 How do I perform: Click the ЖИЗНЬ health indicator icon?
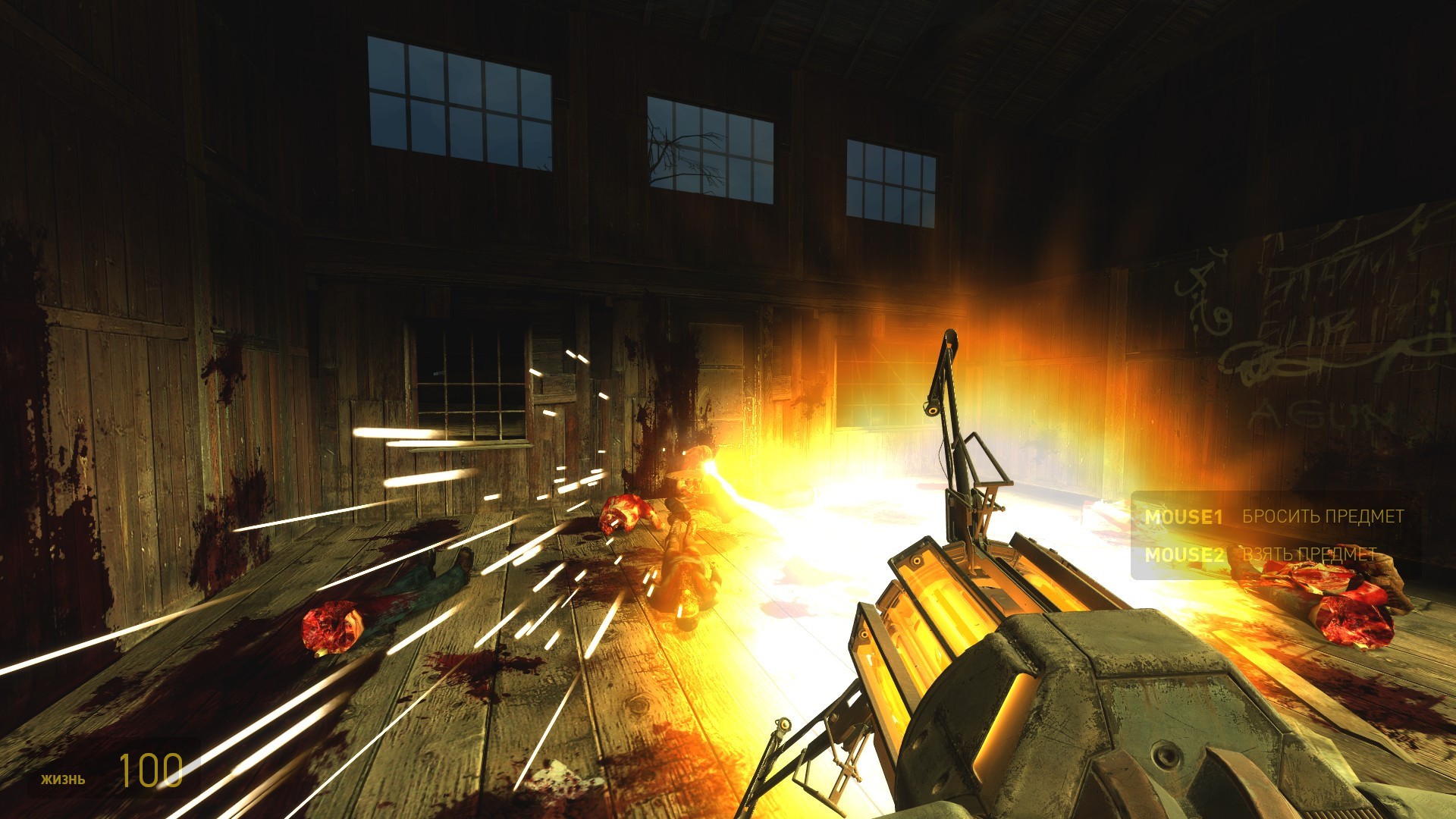(x=64, y=778)
